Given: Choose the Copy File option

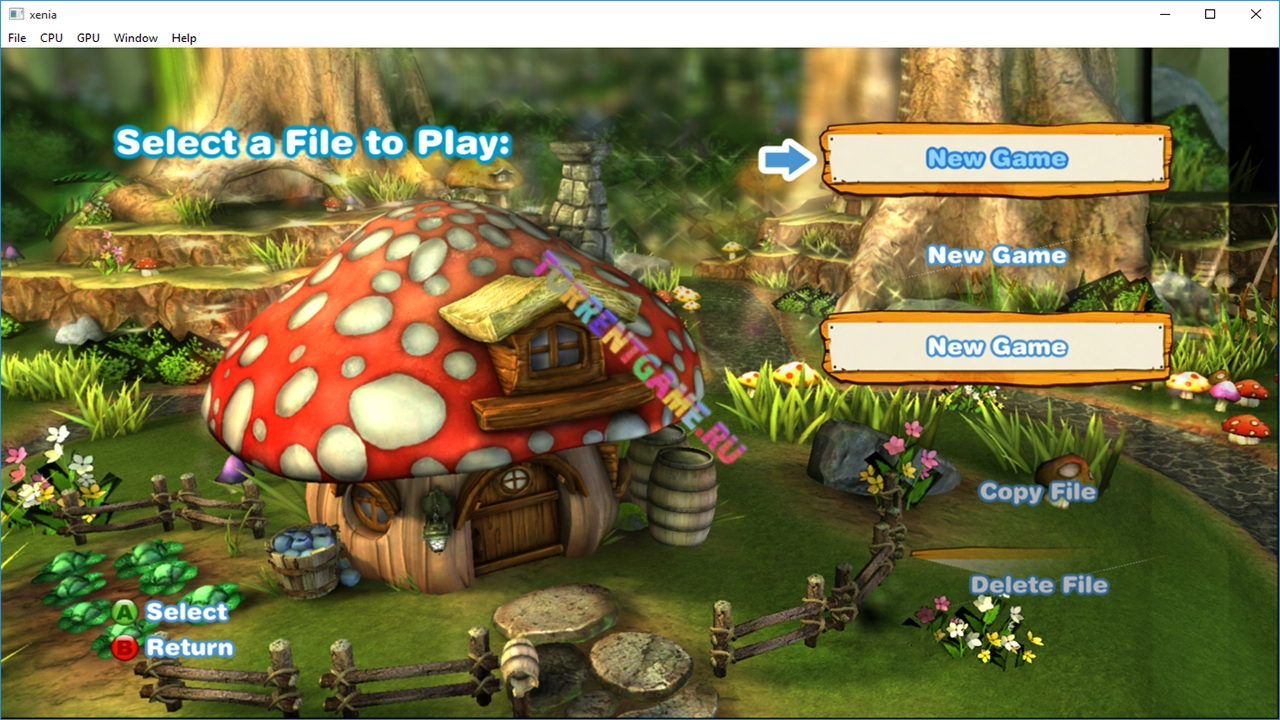Looking at the screenshot, I should coord(1037,492).
